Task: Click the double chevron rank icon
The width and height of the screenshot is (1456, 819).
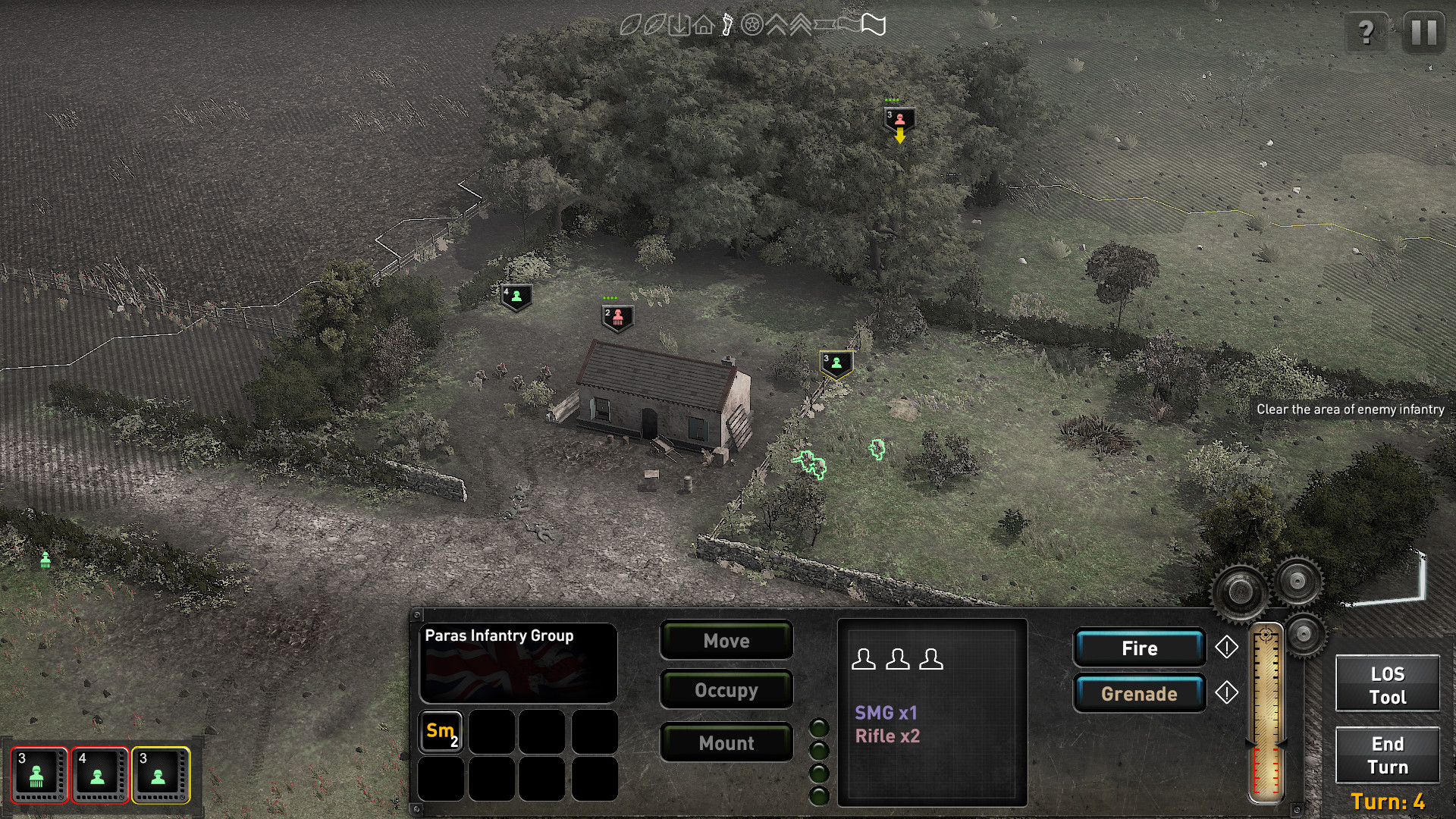Action: [800, 25]
